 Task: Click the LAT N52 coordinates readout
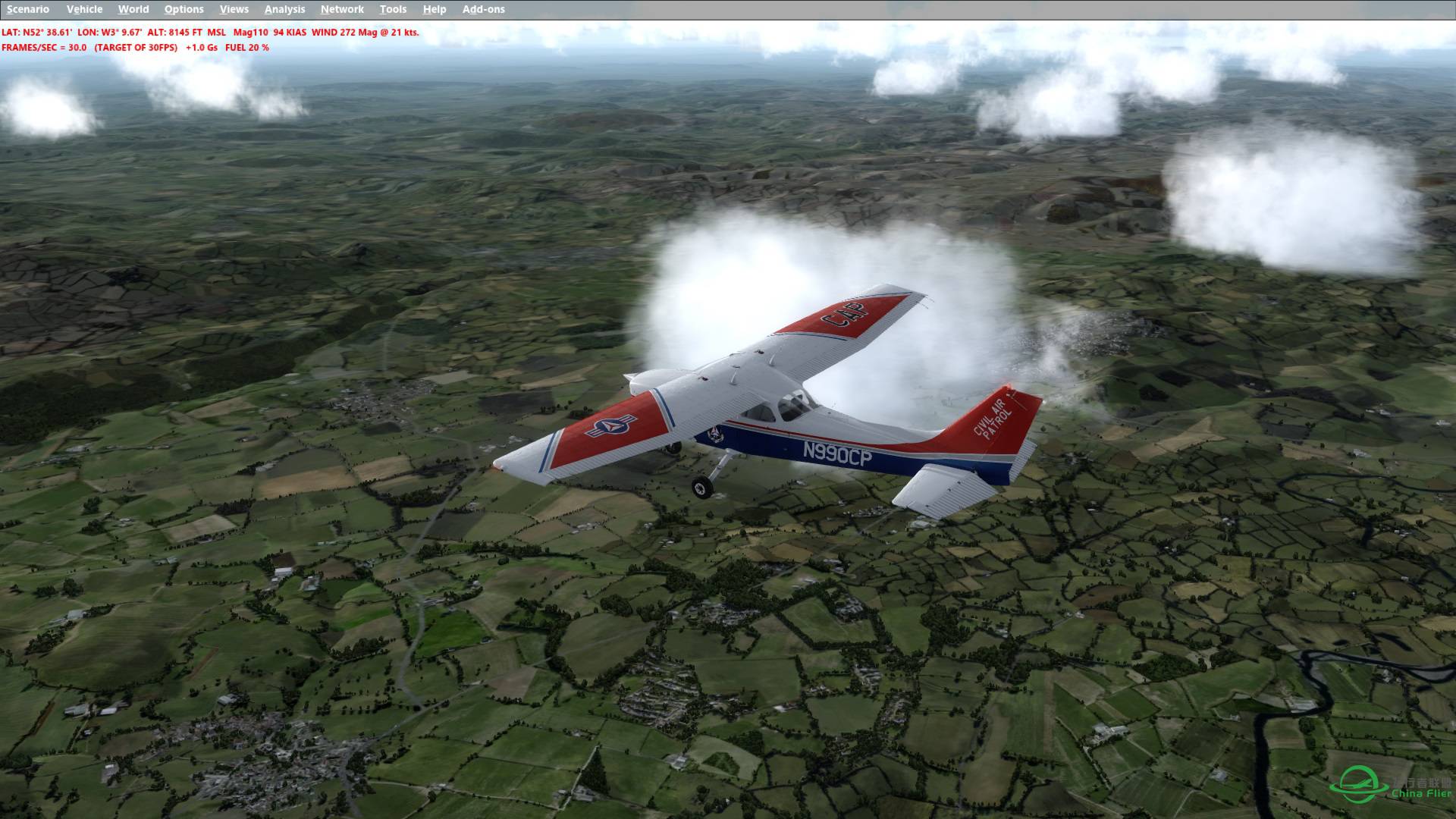coord(36,33)
